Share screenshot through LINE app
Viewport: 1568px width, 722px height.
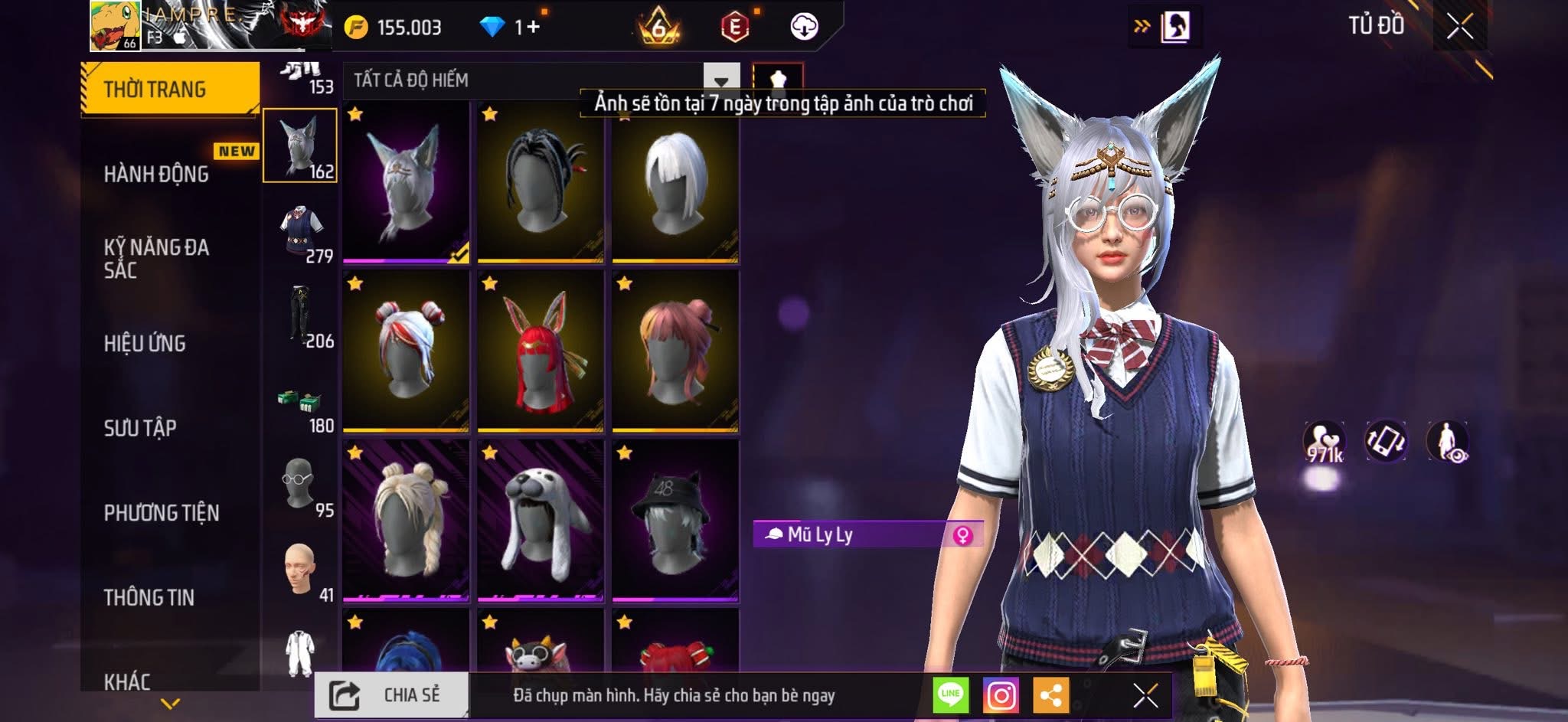tap(950, 695)
